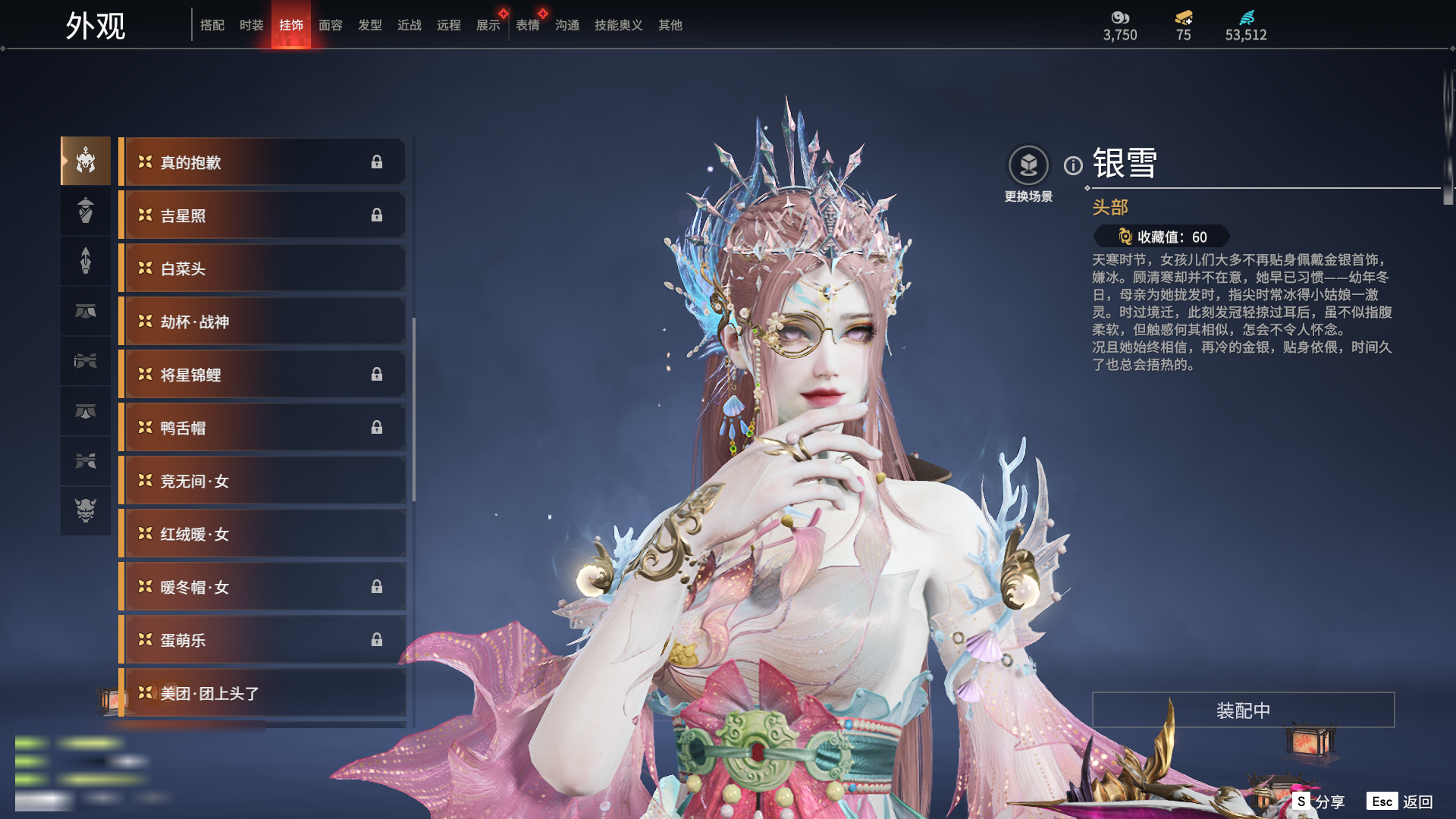1456x819 pixels.
Task: Switch to the 时装 tab
Action: point(251,25)
